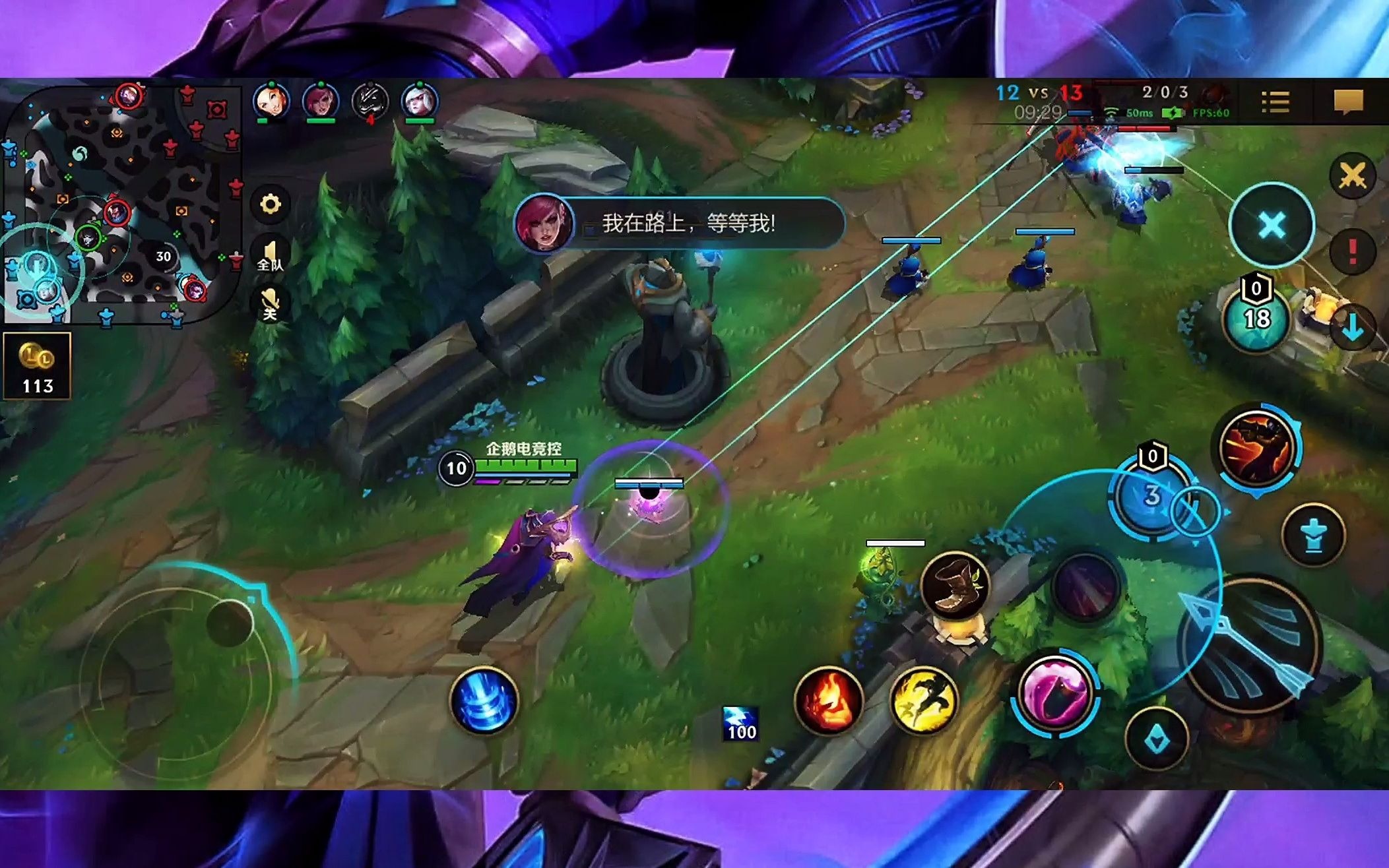Toggle the microphone button
Image resolution: width=1389 pixels, height=868 pixels.
point(270,303)
